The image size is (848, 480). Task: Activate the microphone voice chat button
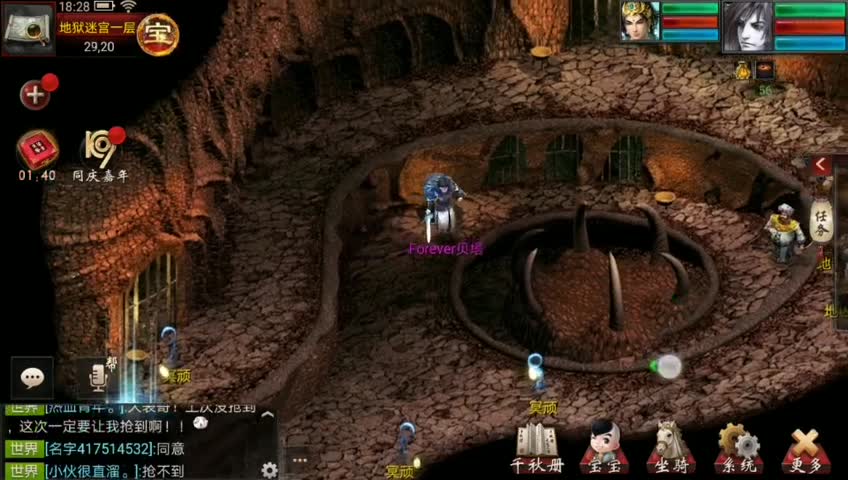98,377
